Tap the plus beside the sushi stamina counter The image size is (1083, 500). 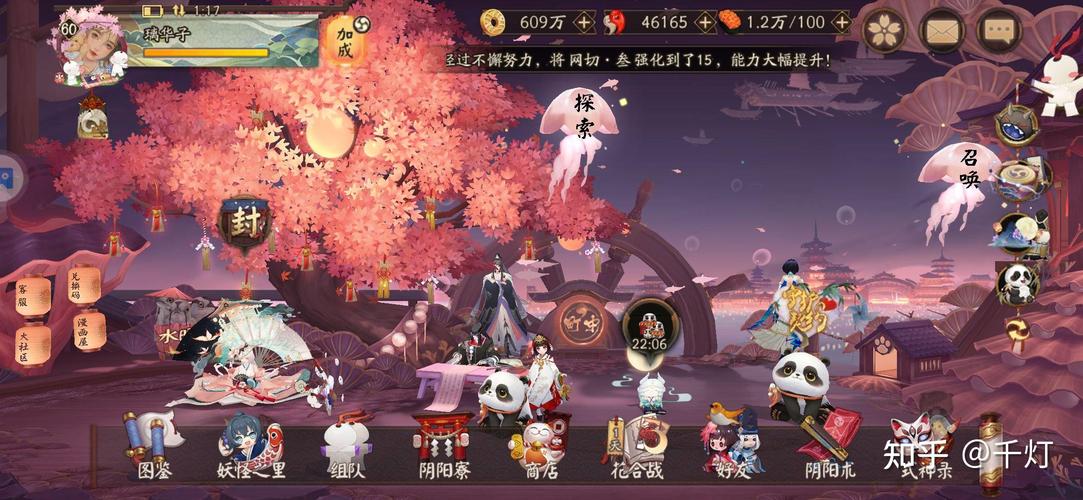tap(840, 21)
